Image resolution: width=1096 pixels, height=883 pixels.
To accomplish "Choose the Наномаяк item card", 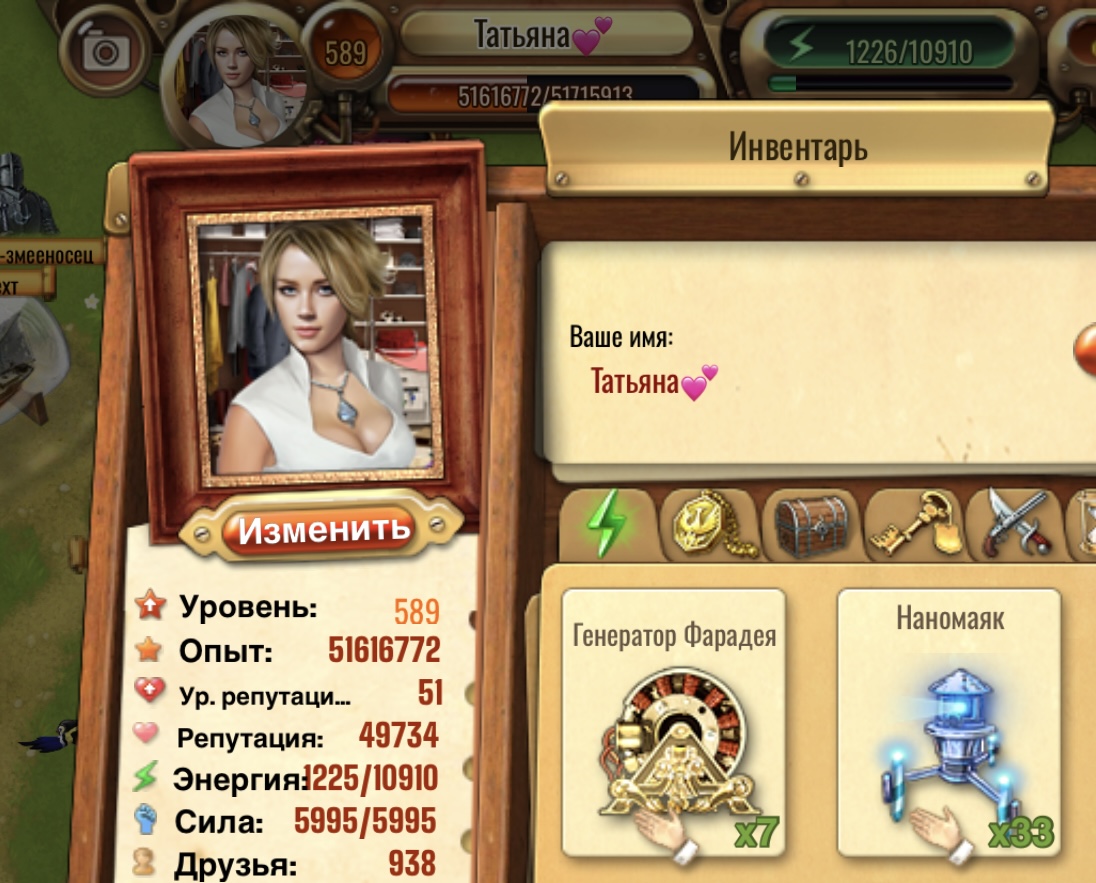I will [x=948, y=723].
